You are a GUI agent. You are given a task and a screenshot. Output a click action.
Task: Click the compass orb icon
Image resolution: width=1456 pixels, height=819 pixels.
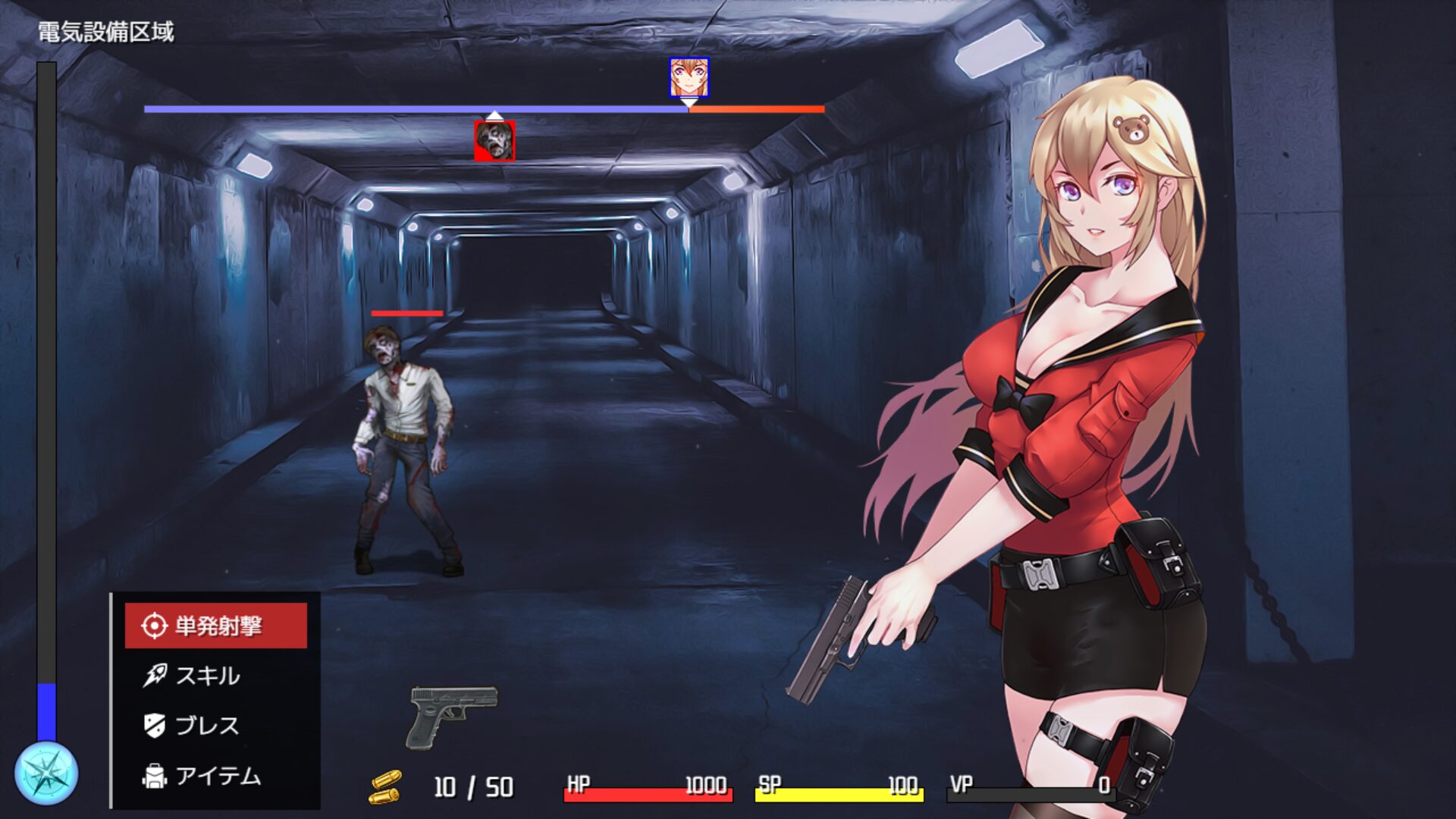[x=46, y=773]
